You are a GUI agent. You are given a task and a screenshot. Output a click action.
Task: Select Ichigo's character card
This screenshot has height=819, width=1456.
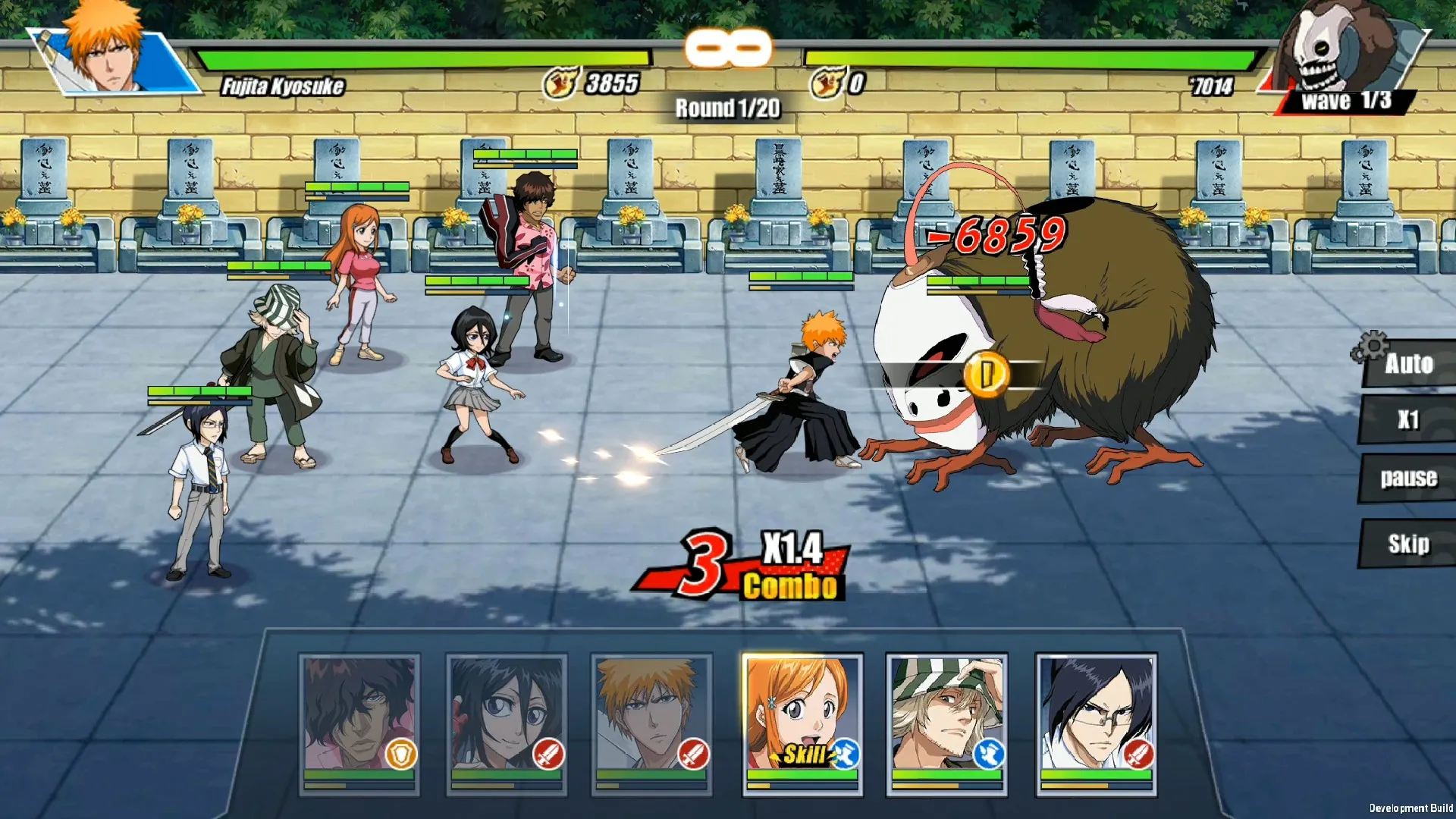(651, 723)
